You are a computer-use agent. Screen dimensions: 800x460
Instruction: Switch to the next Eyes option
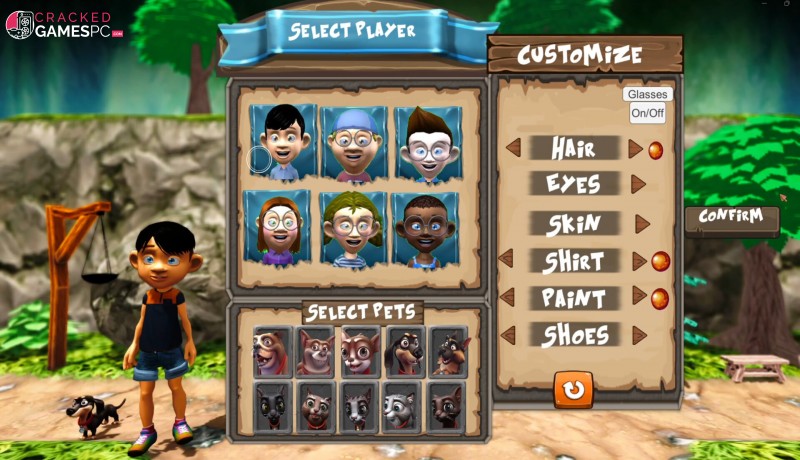tap(638, 184)
